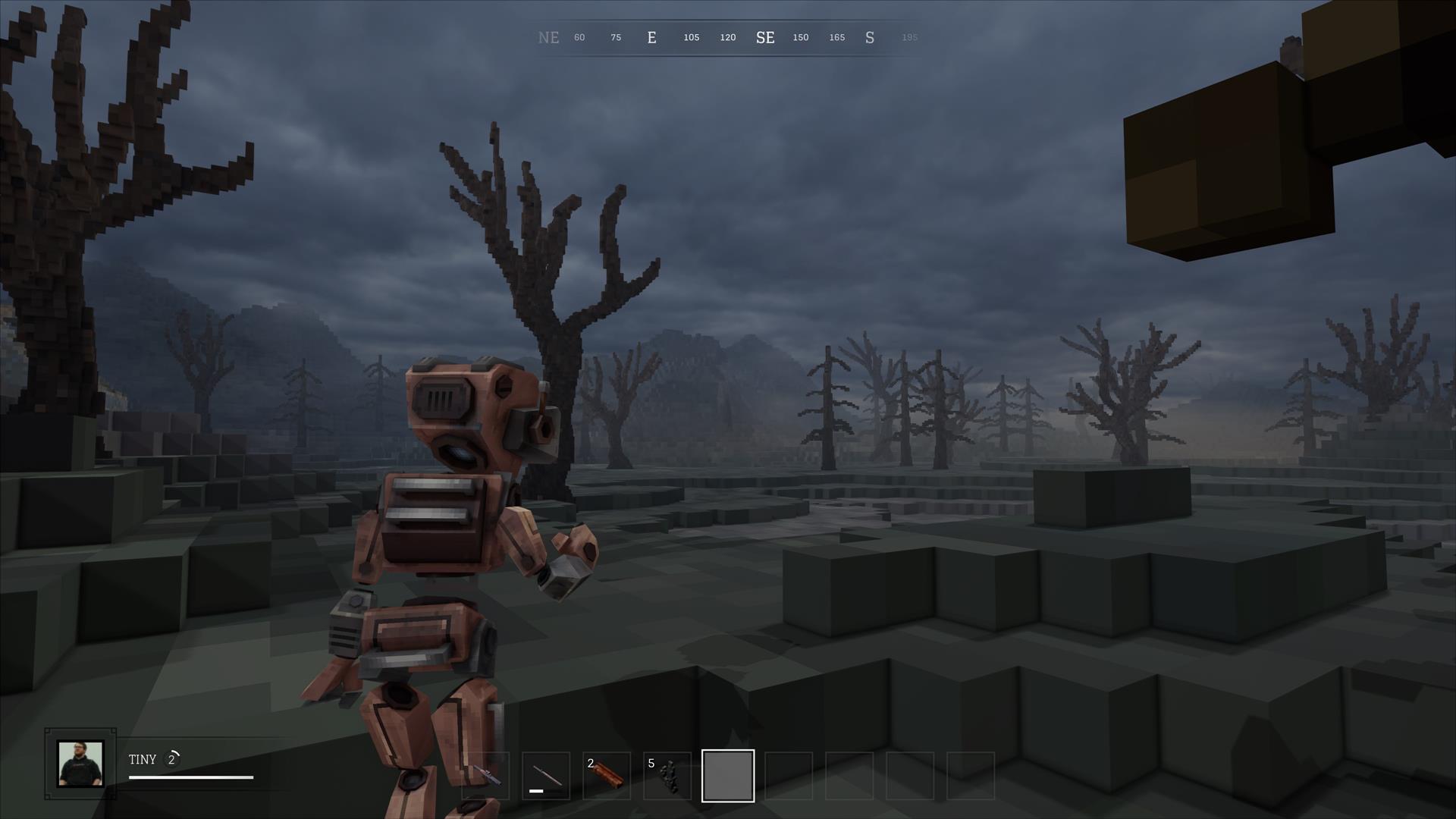Screen dimensions: 1456x819
Task: Click TINY's white health bar
Action: tap(190, 777)
